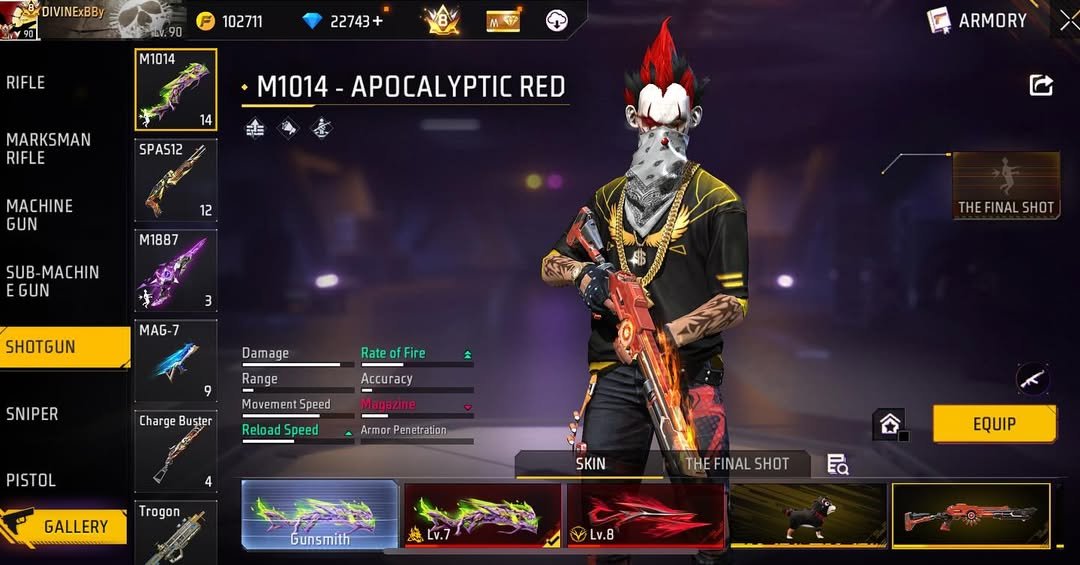Switch to The Final Shot tab
This screenshot has height=565, width=1080.
pos(736,464)
